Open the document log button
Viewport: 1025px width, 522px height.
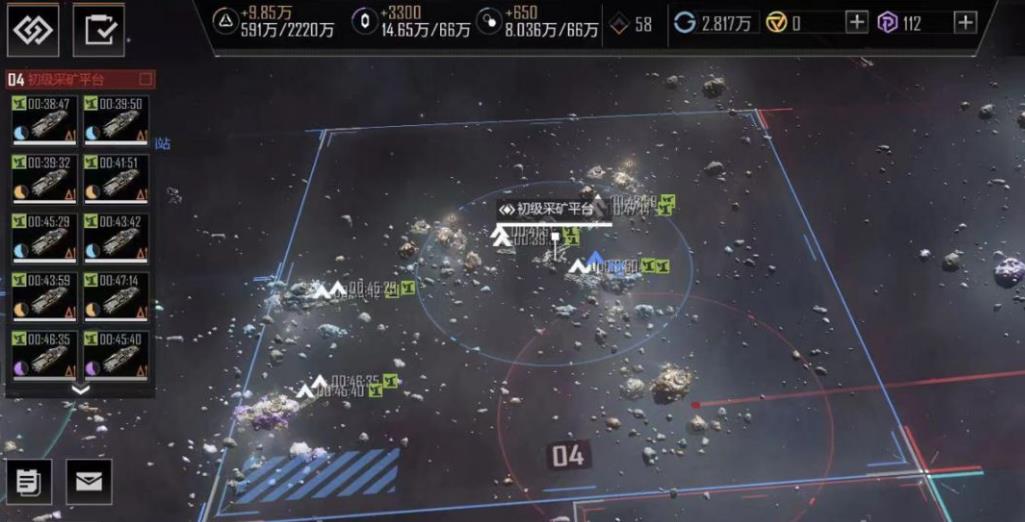coord(29,482)
